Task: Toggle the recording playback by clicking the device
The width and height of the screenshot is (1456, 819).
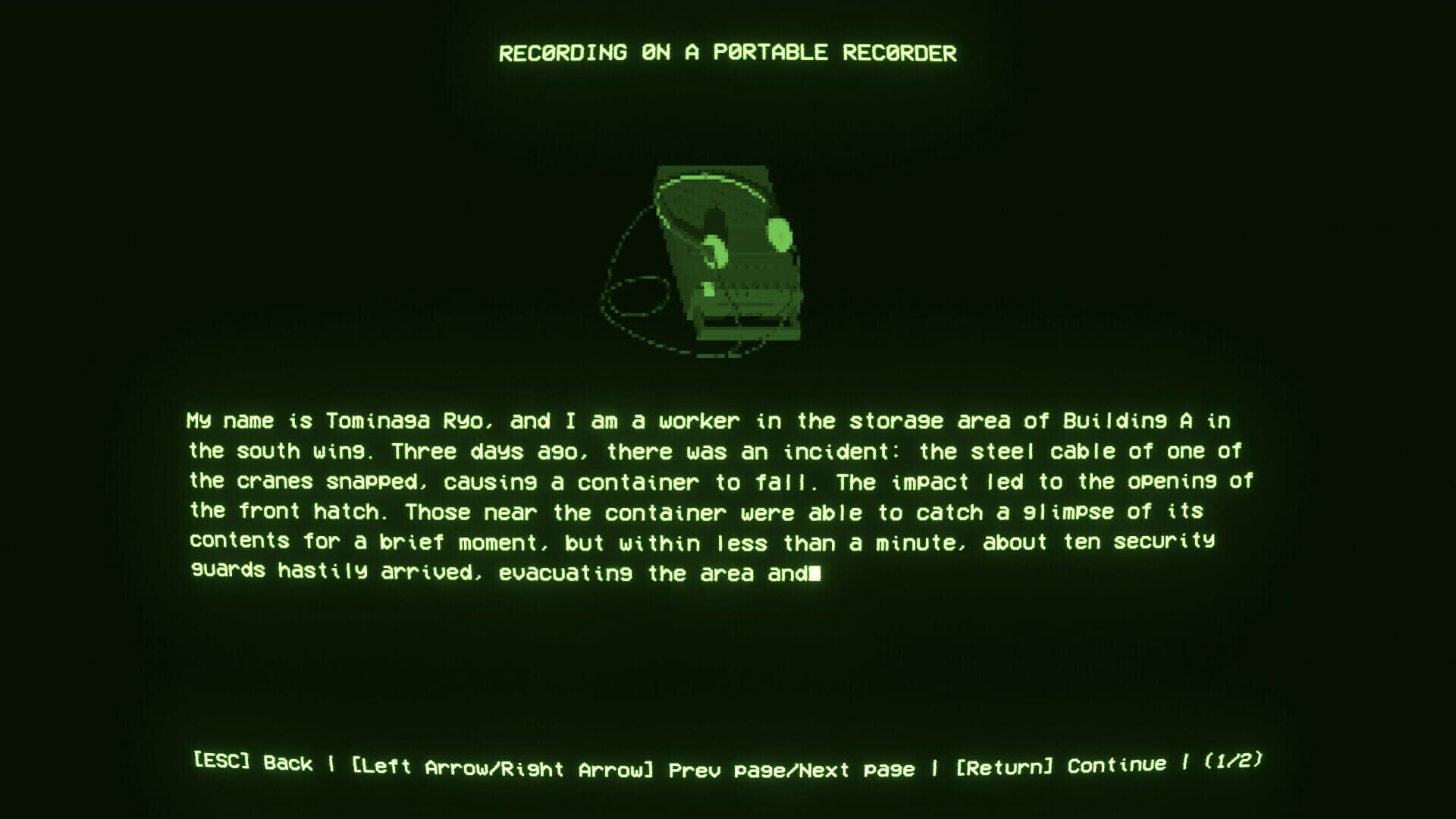Action: (728, 258)
